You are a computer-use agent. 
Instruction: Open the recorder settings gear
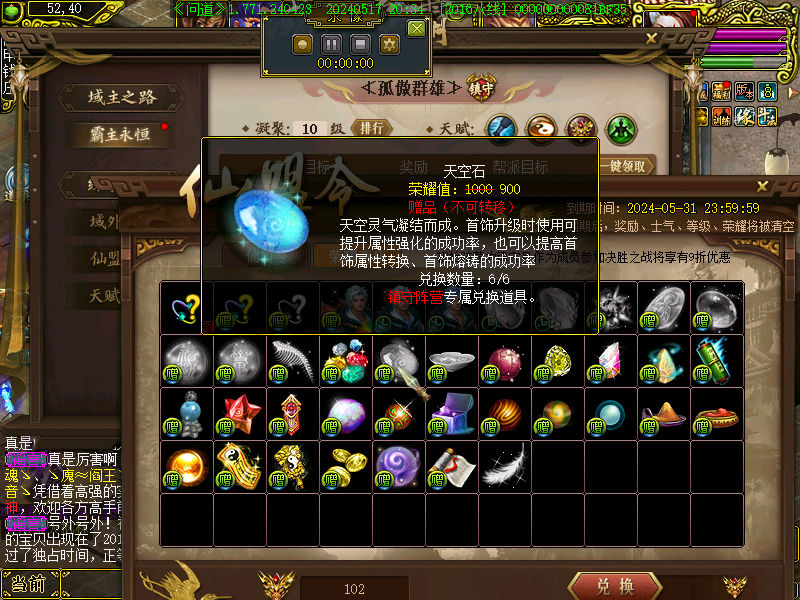[x=389, y=44]
